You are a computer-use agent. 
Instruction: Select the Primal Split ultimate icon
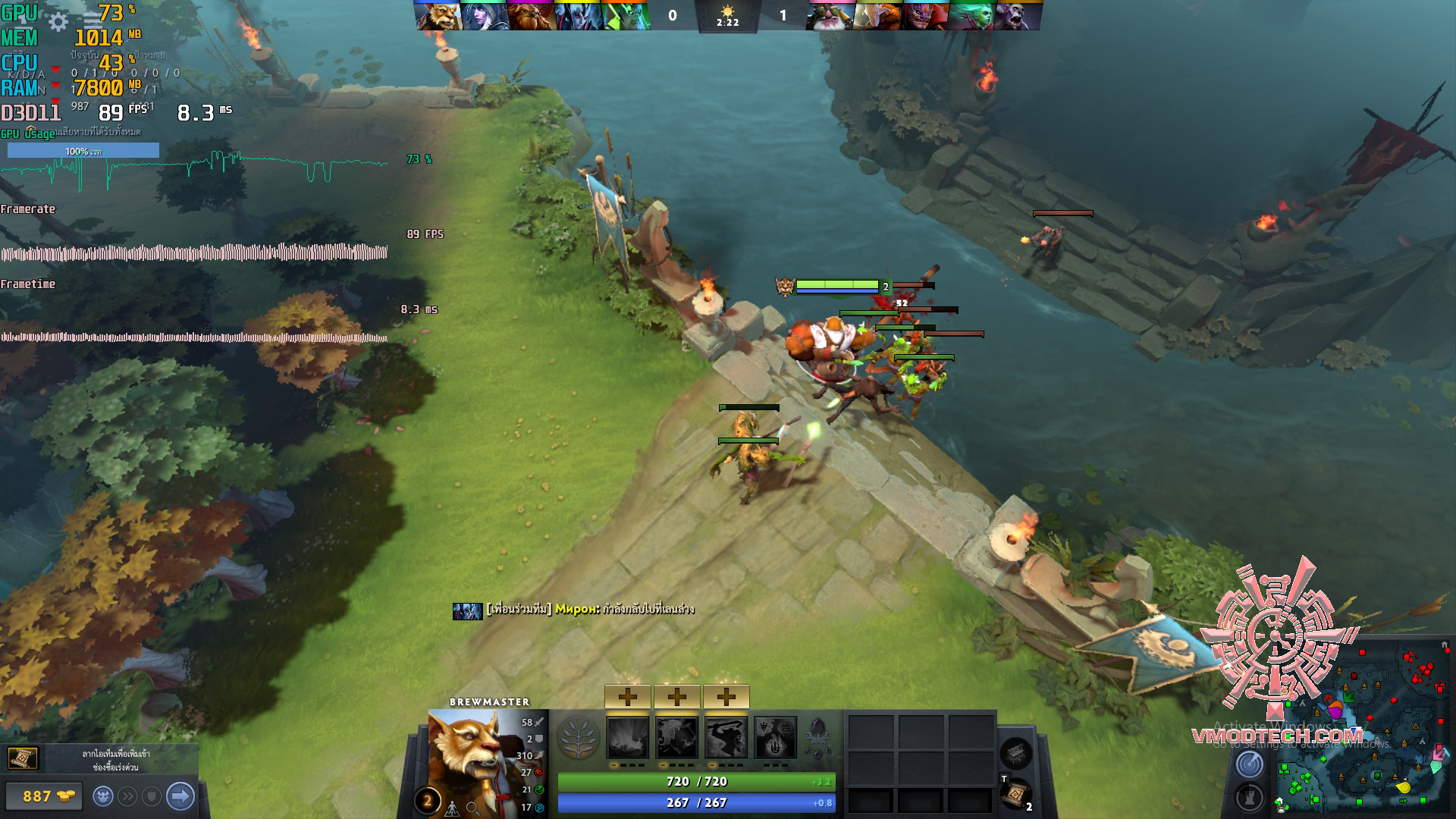coord(775,737)
